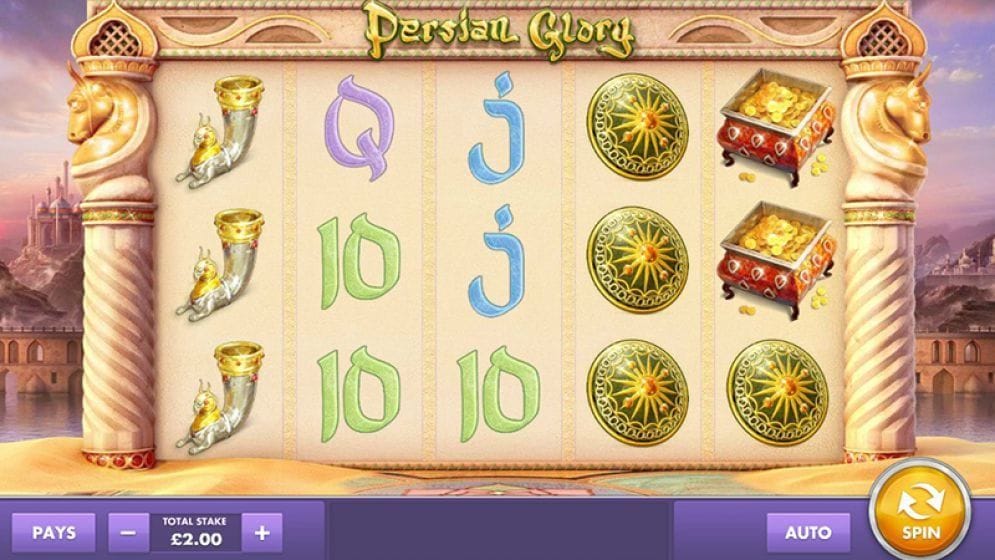Open the PAYS paytable

click(54, 531)
